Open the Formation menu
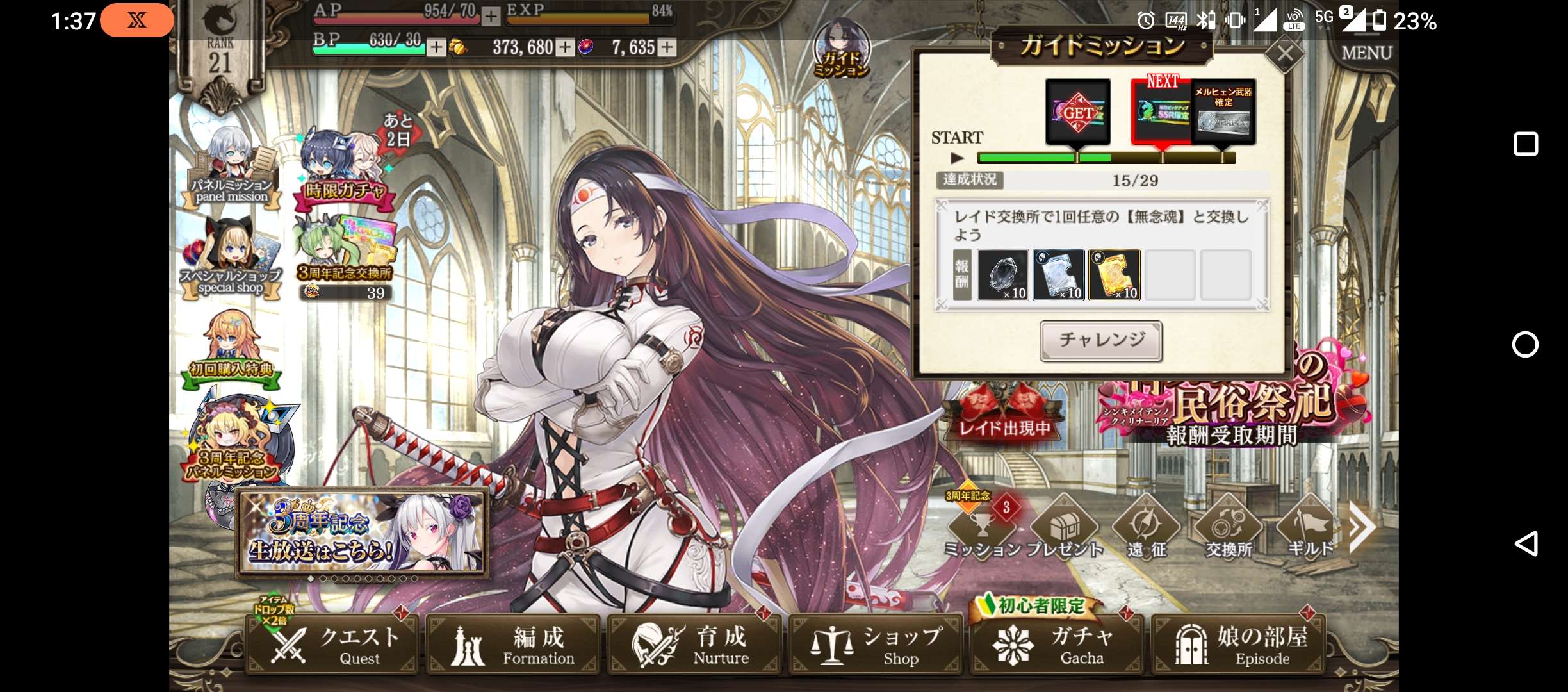The width and height of the screenshot is (1568, 692). tap(514, 645)
